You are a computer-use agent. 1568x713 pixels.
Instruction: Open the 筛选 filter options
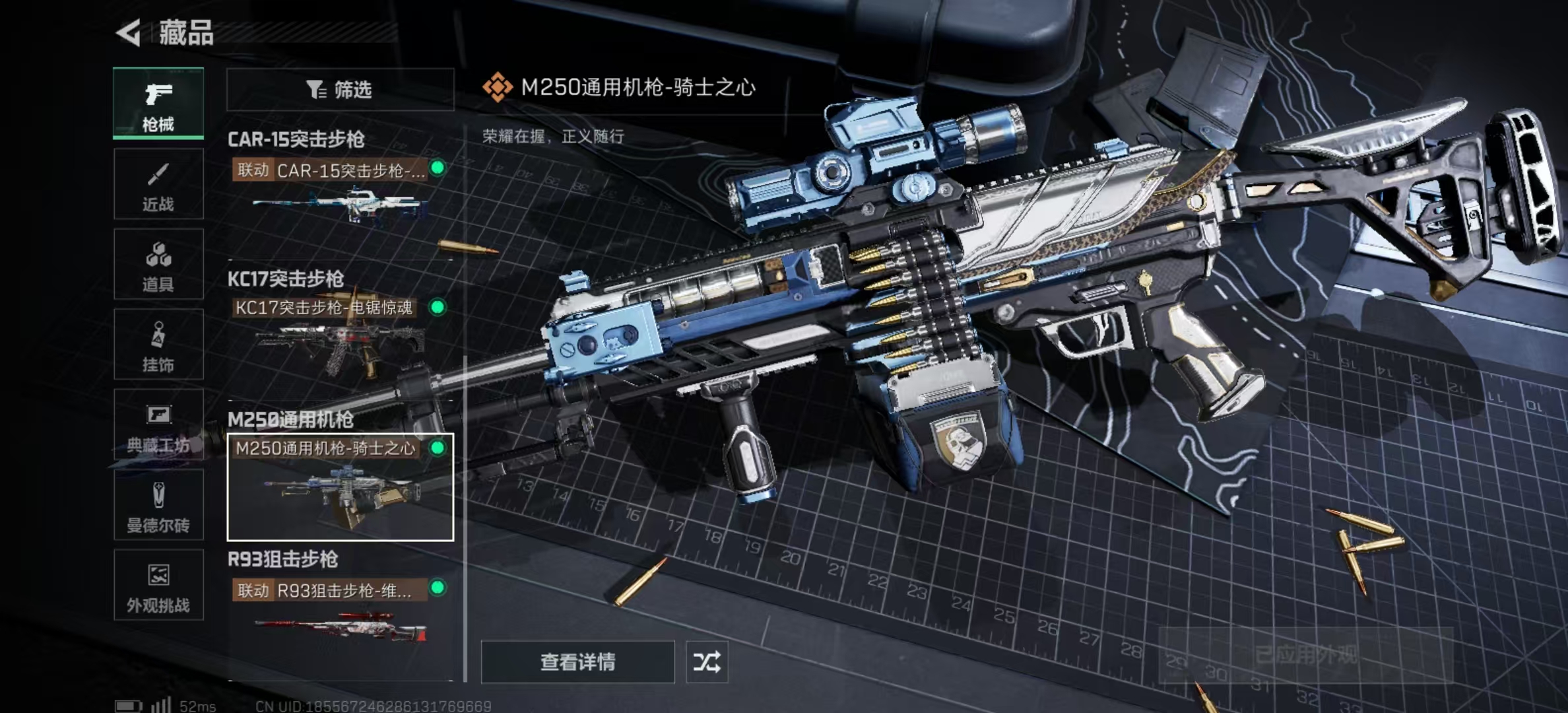(x=340, y=90)
